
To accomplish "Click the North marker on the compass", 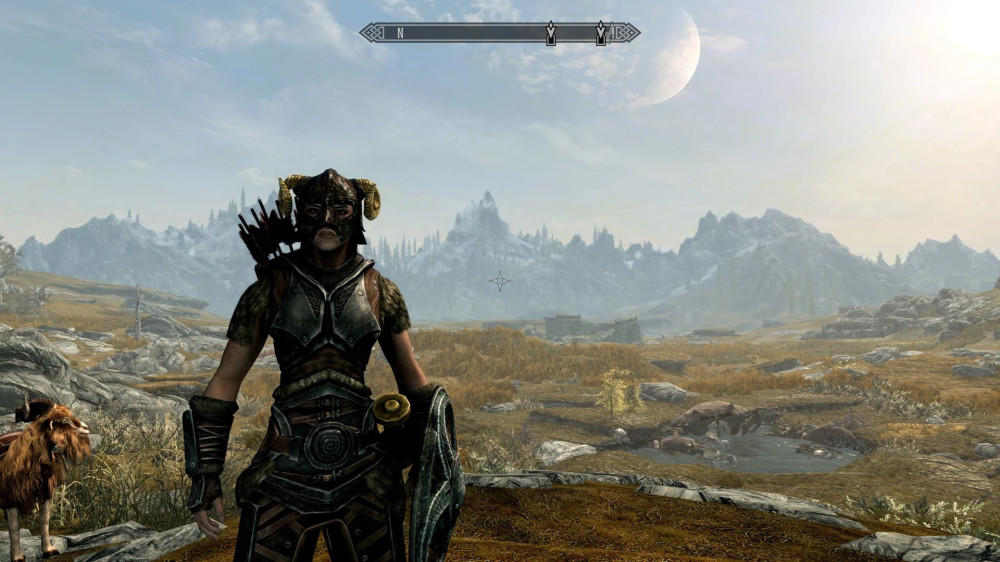I will pos(400,33).
